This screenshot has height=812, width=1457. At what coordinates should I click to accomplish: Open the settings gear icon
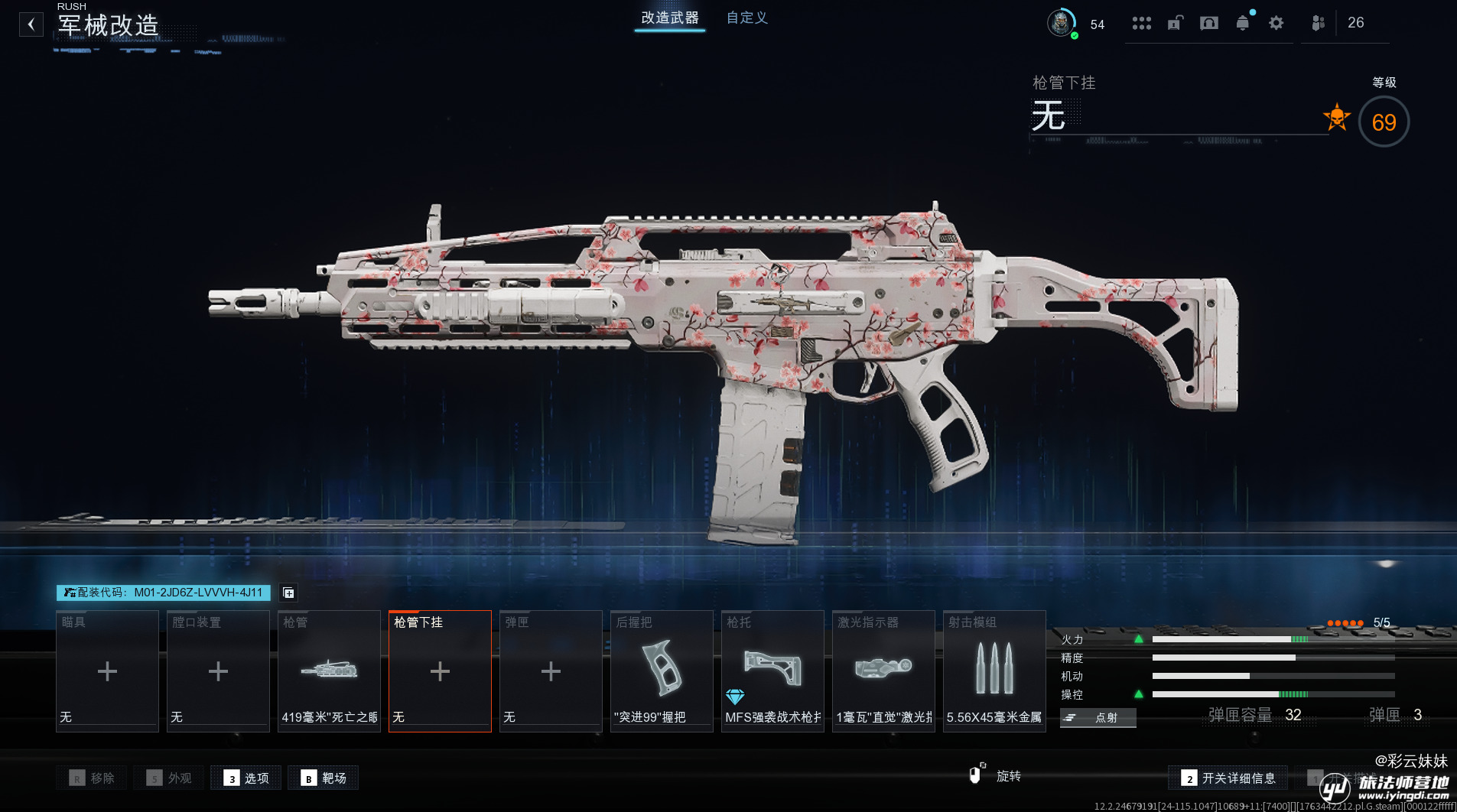point(1276,23)
